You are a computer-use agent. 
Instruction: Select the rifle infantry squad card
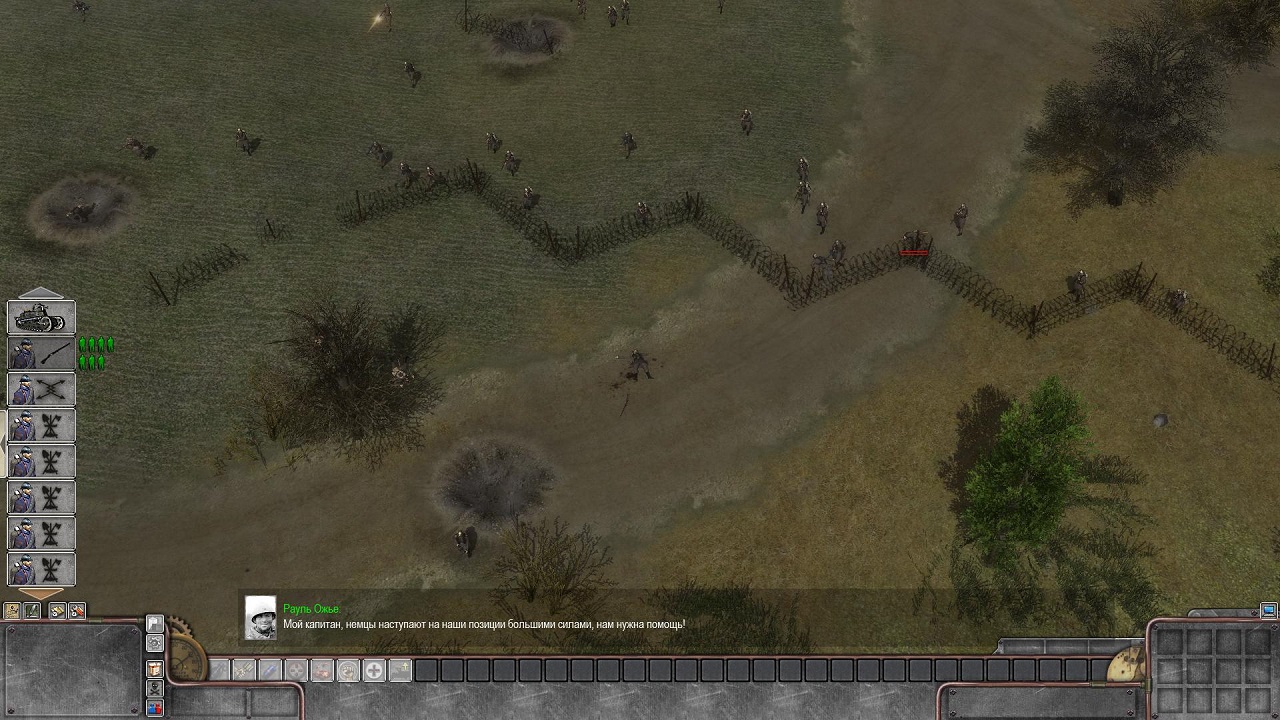tap(41, 354)
